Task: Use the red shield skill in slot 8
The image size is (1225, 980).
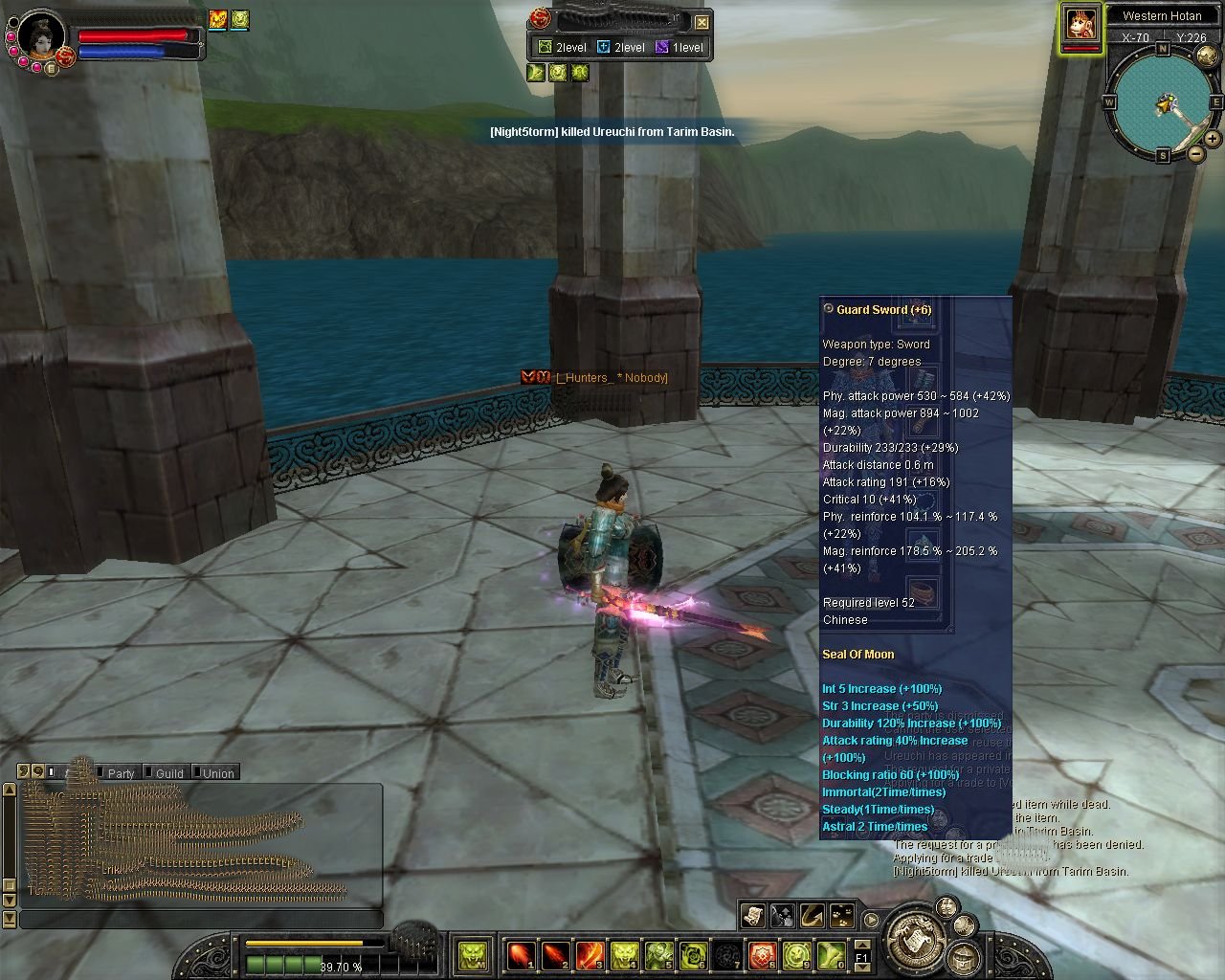Action: click(x=762, y=954)
